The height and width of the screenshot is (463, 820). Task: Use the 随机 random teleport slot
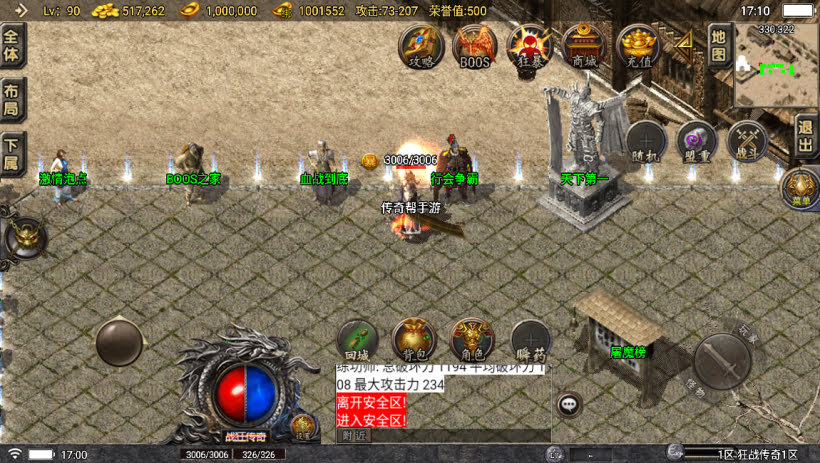646,141
